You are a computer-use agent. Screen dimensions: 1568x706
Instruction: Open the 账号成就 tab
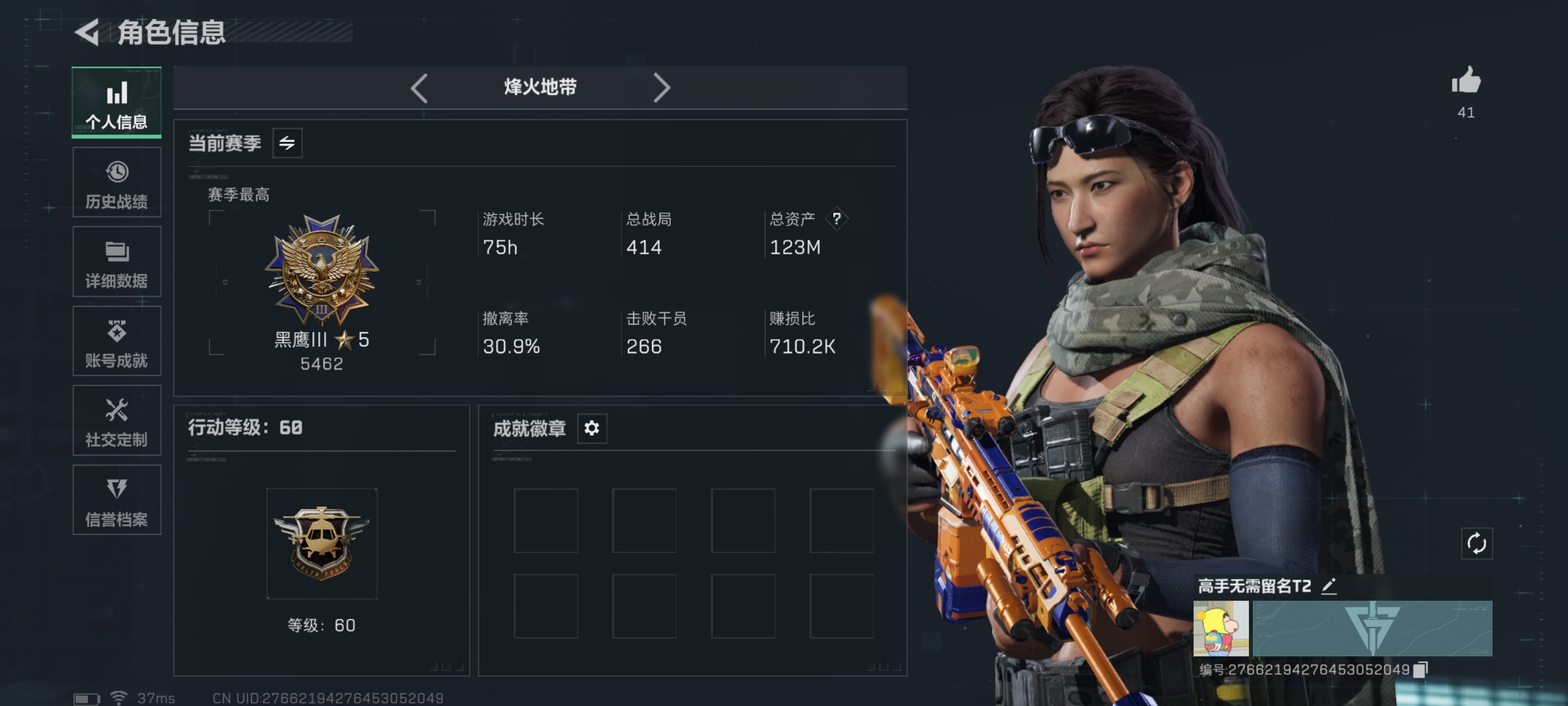click(x=116, y=341)
